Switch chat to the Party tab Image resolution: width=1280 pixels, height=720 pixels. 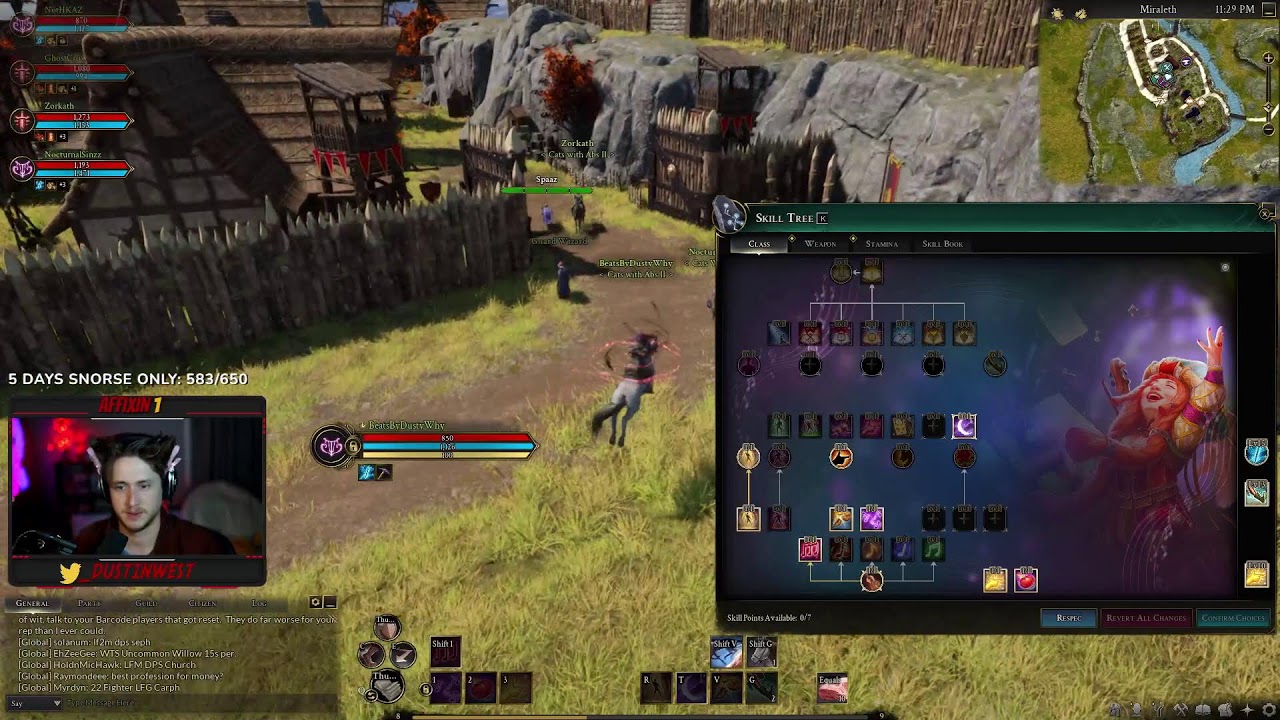[x=89, y=603]
